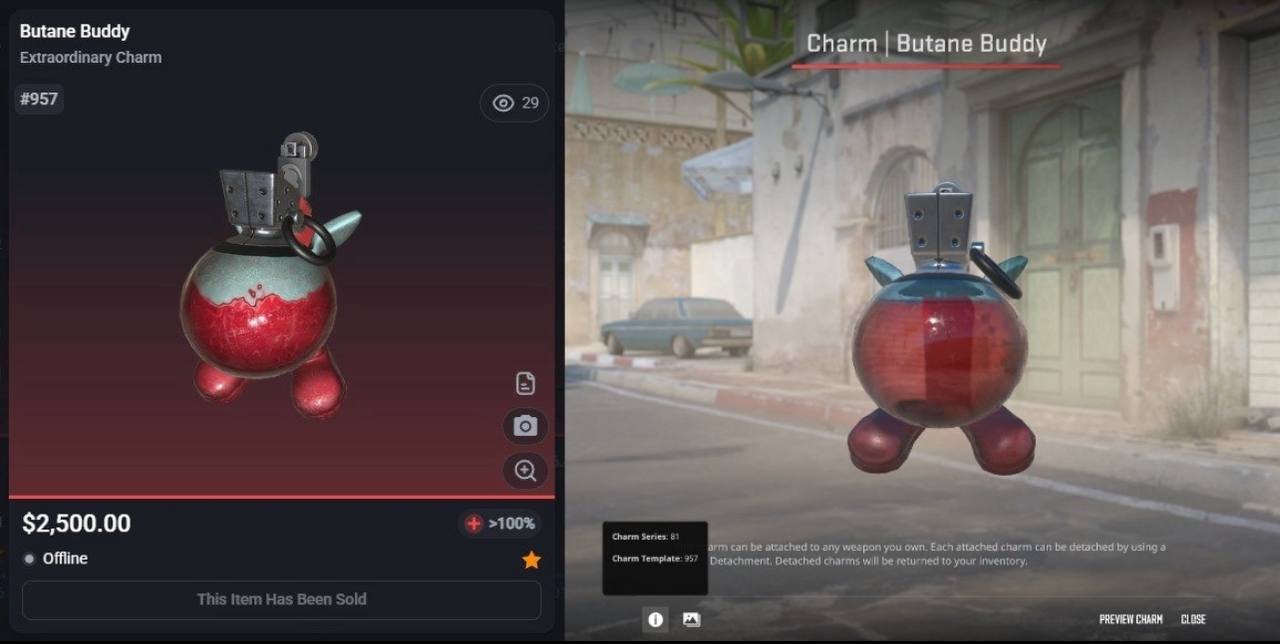Favorite the listing with the orange star

tap(531, 560)
